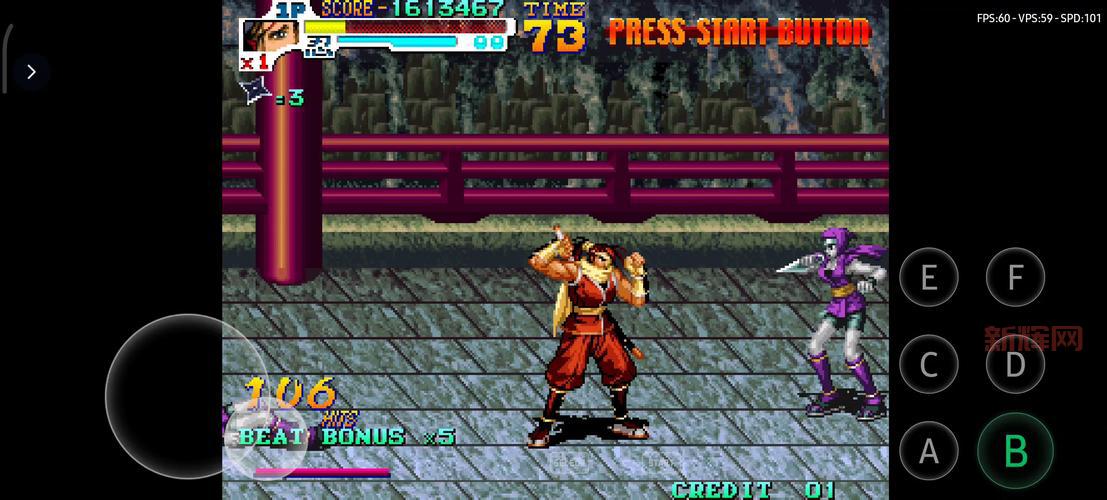1107x500 pixels.
Task: Tap the virtual F button
Action: coord(1015,277)
